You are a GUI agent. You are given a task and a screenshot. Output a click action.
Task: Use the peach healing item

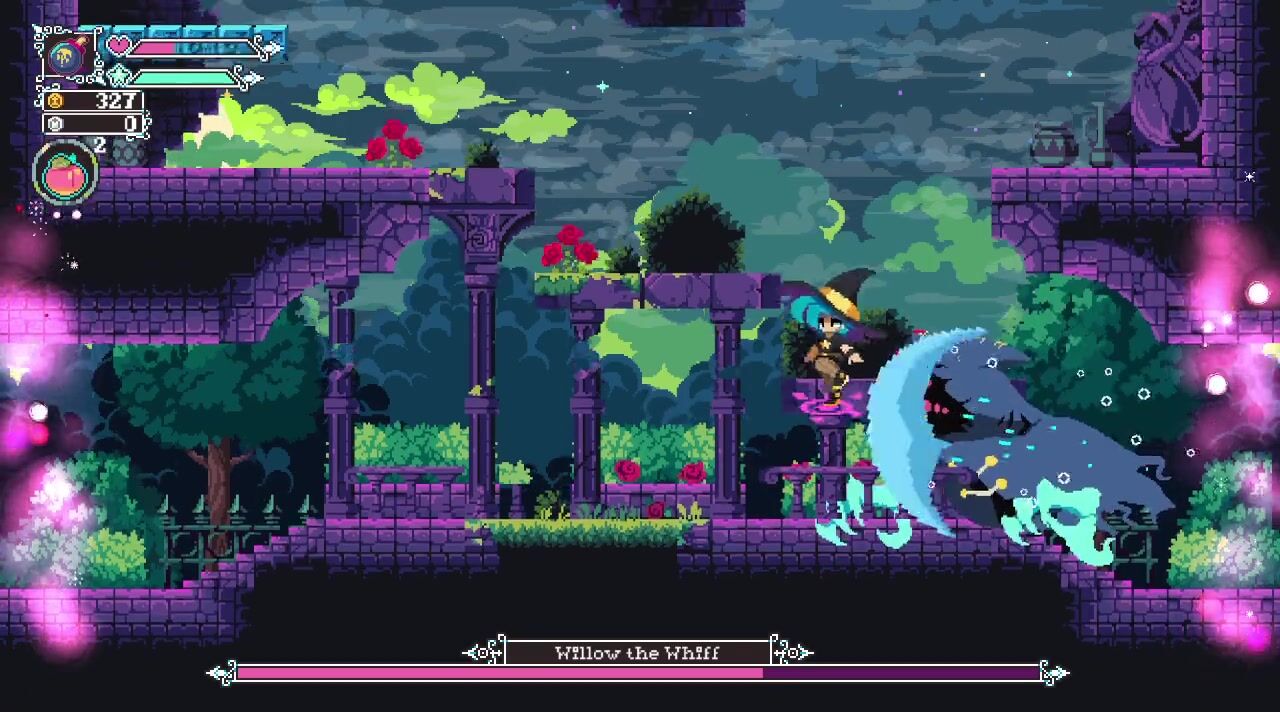66,175
